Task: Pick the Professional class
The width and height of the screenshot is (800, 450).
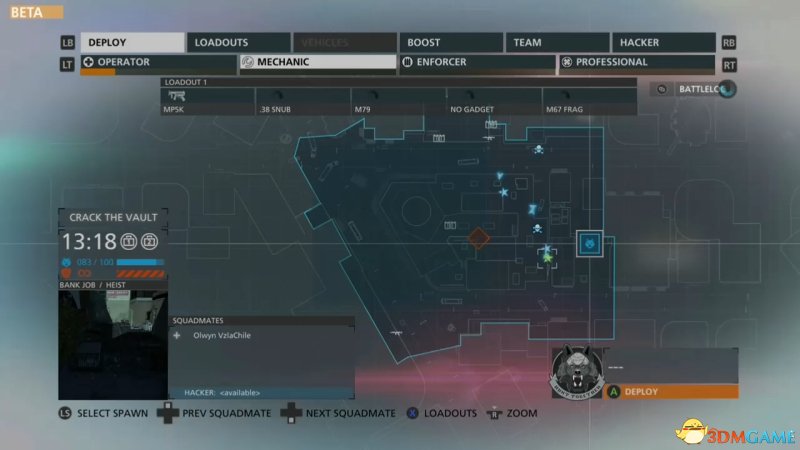Action: coord(636,62)
